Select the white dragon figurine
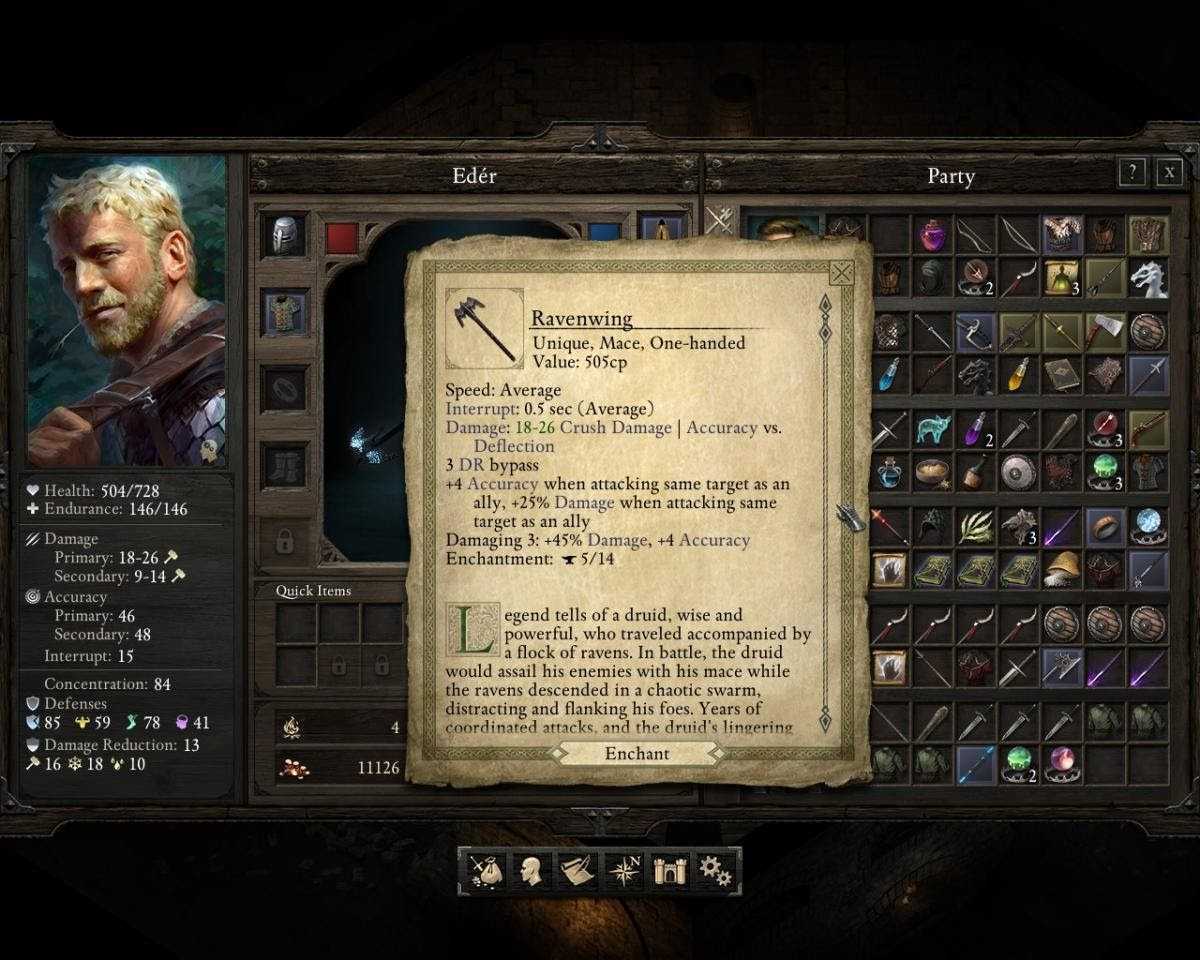The height and width of the screenshot is (960, 1200). pyautogui.click(x=1148, y=279)
